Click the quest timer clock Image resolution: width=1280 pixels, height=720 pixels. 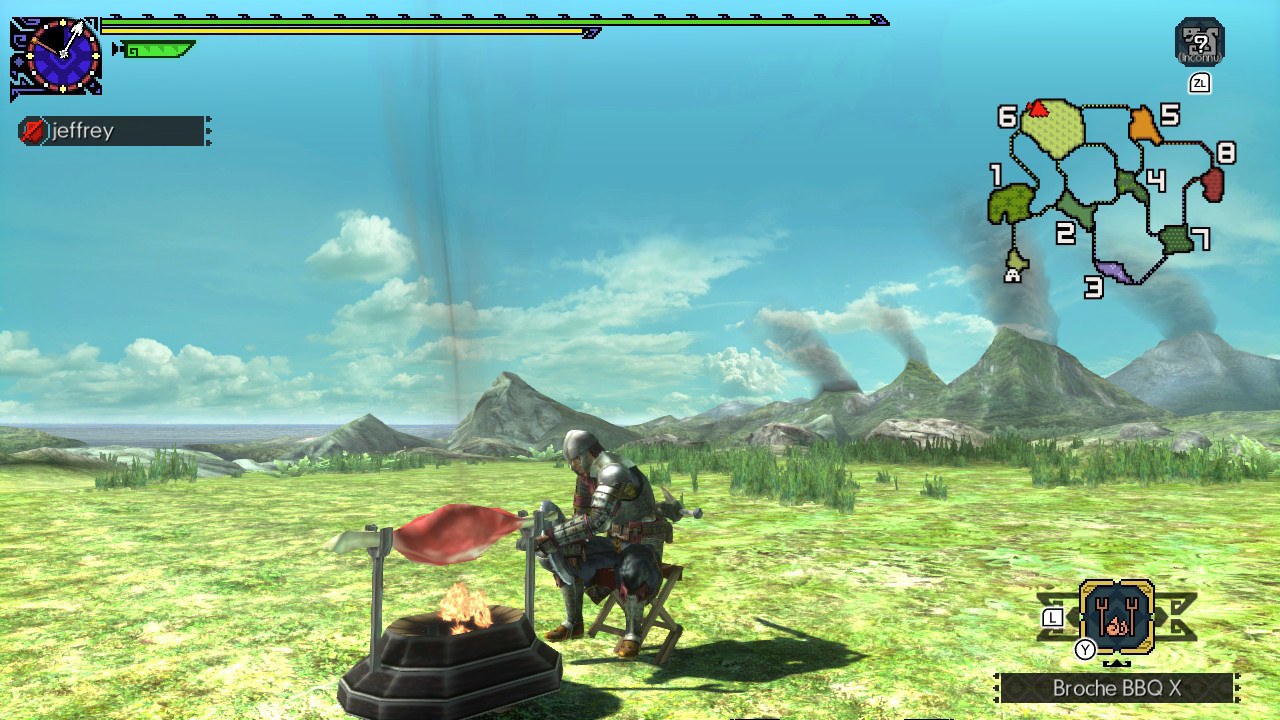[62, 56]
